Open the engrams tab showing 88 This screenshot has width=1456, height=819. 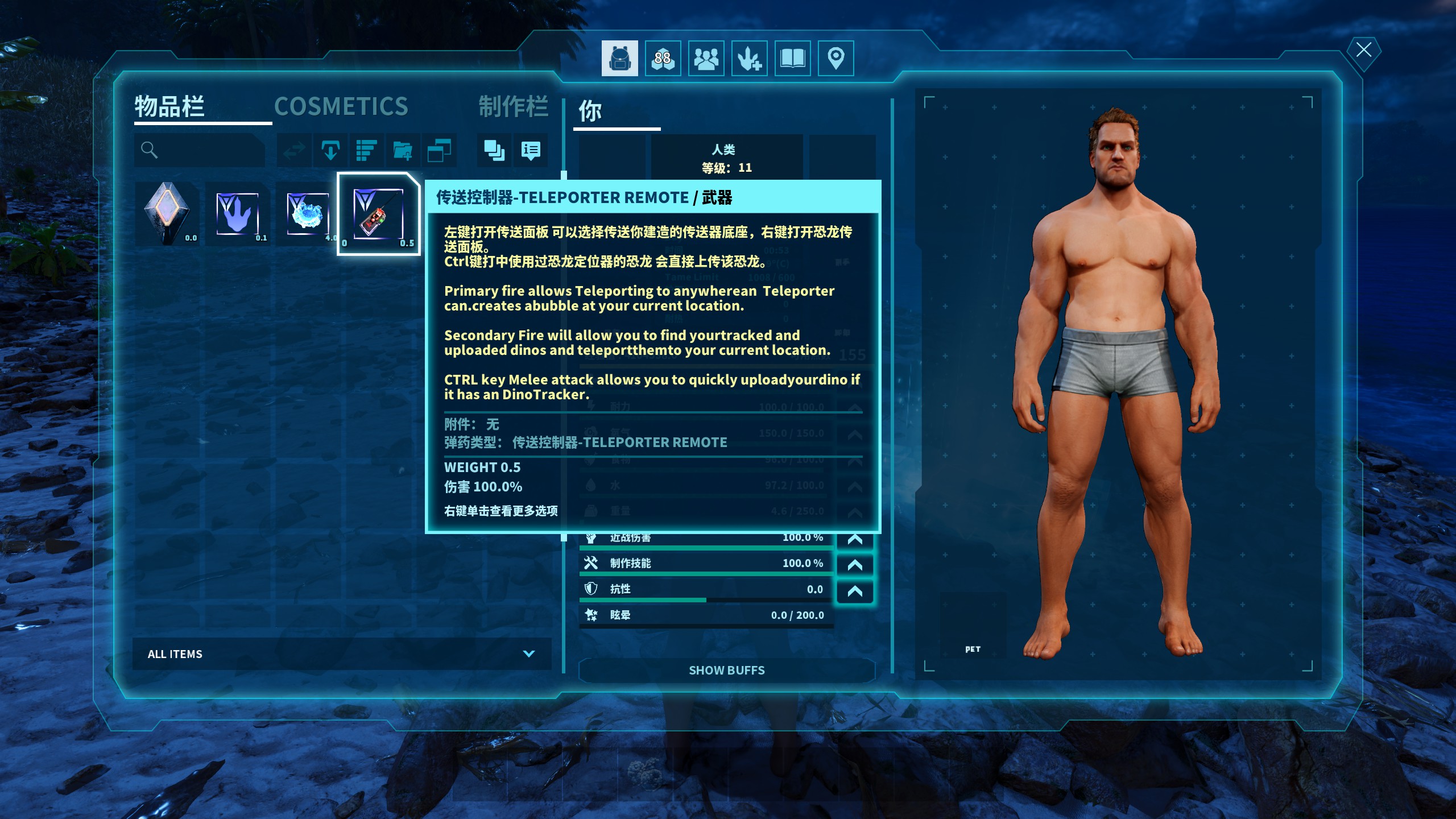pos(663,58)
